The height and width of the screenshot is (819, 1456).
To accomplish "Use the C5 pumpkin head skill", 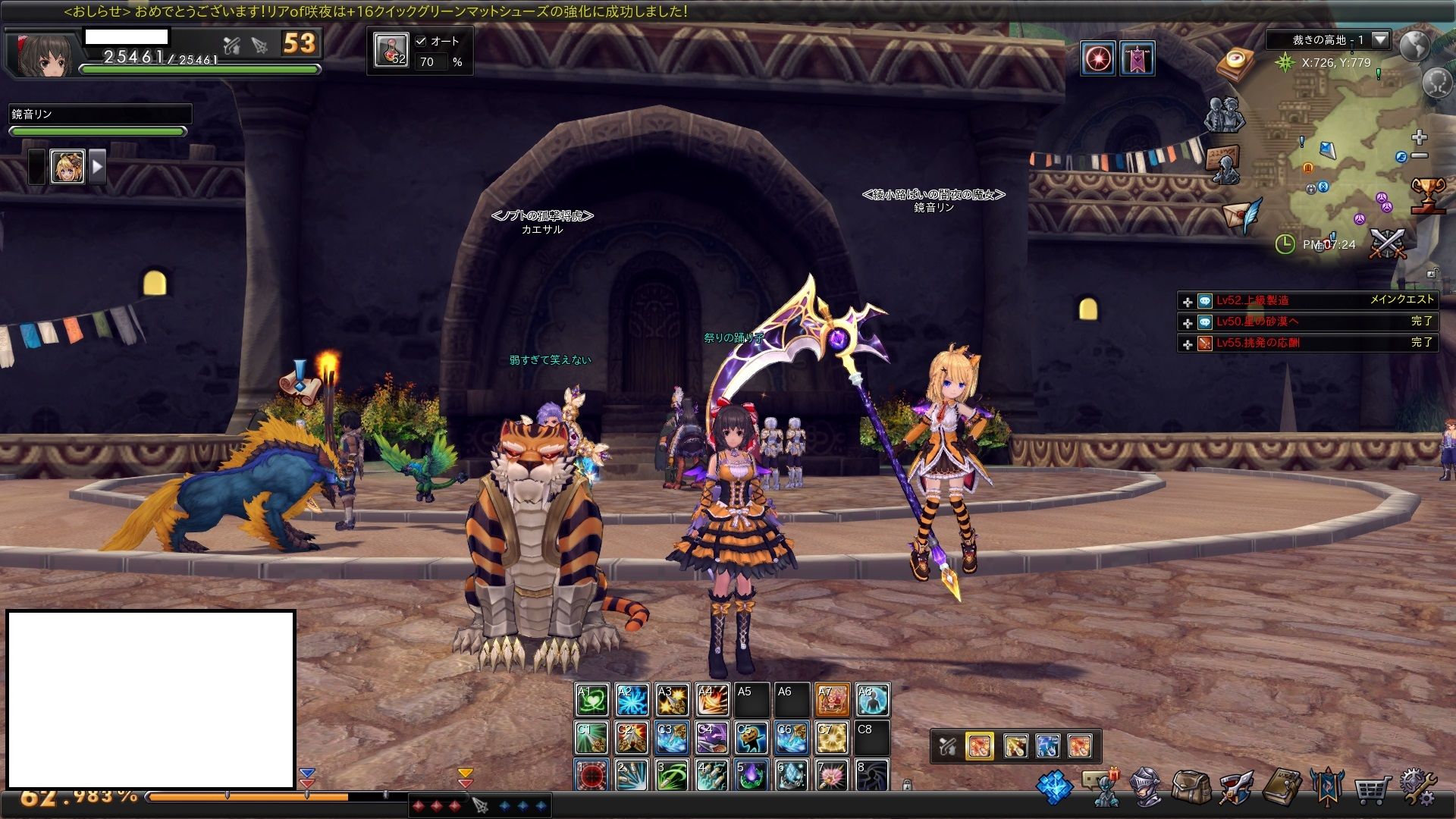I will coord(752,738).
